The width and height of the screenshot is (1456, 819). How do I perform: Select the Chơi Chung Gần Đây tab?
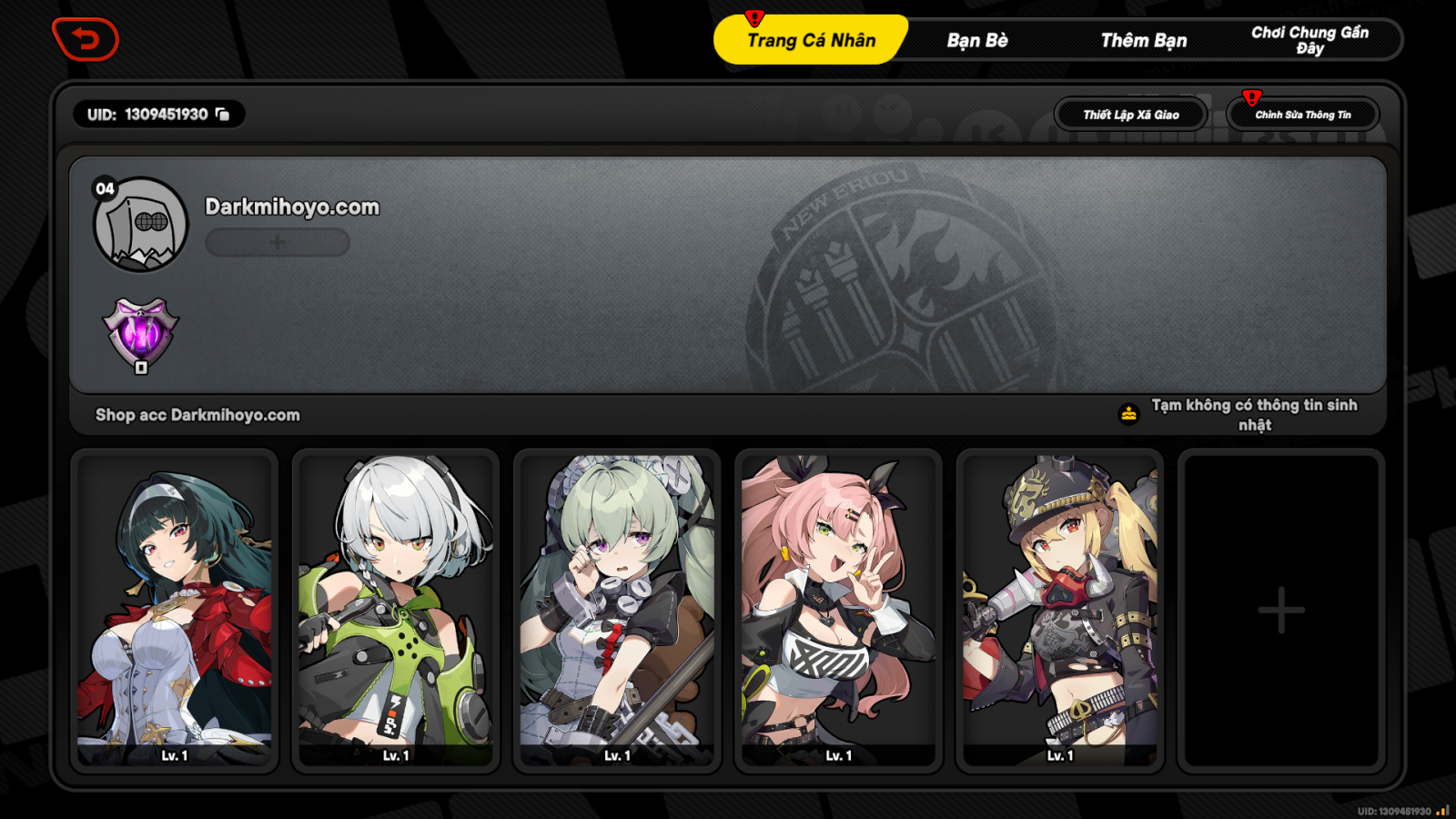click(1310, 38)
